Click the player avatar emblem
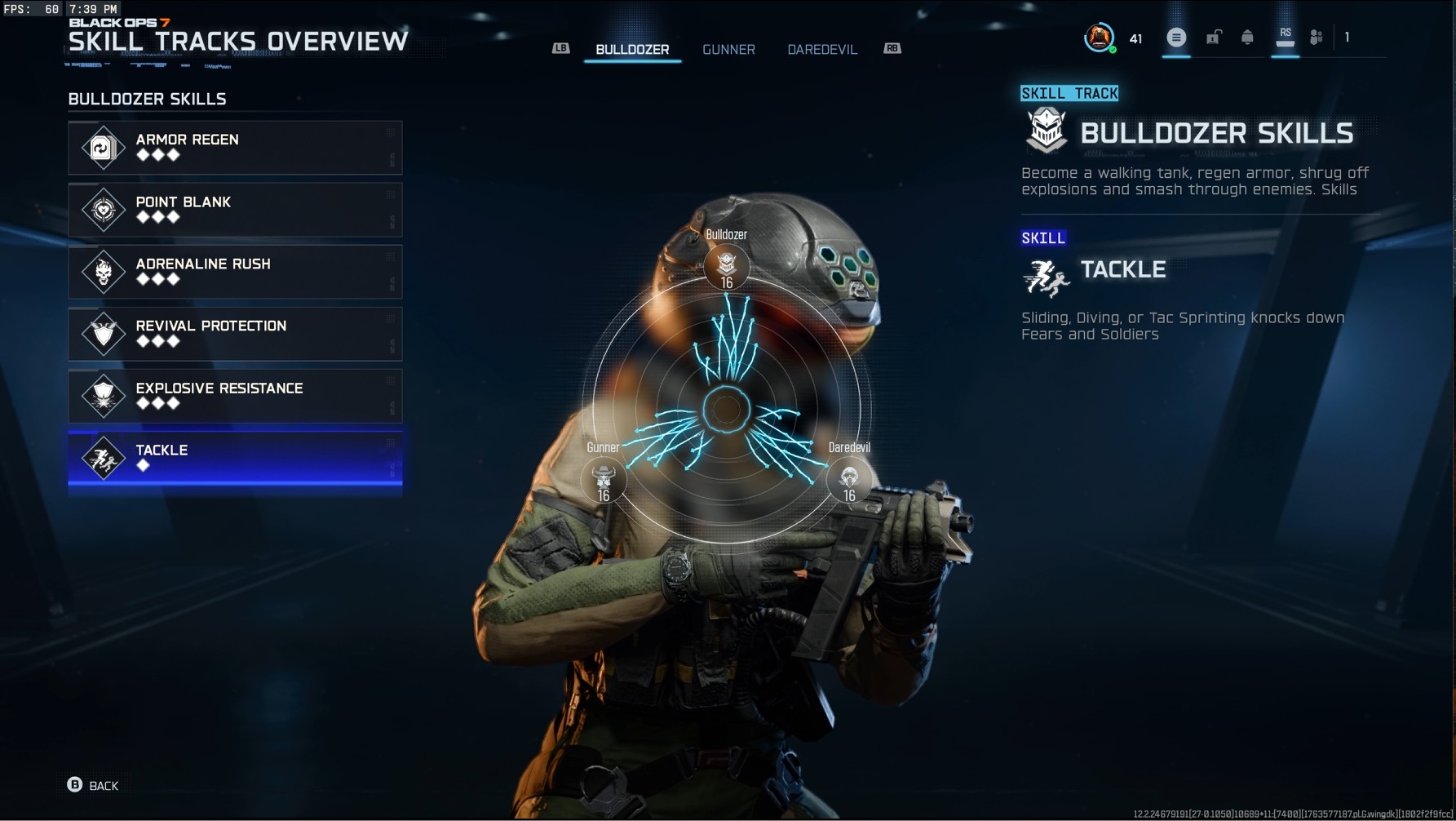The width and height of the screenshot is (1456, 821). coord(1100,37)
